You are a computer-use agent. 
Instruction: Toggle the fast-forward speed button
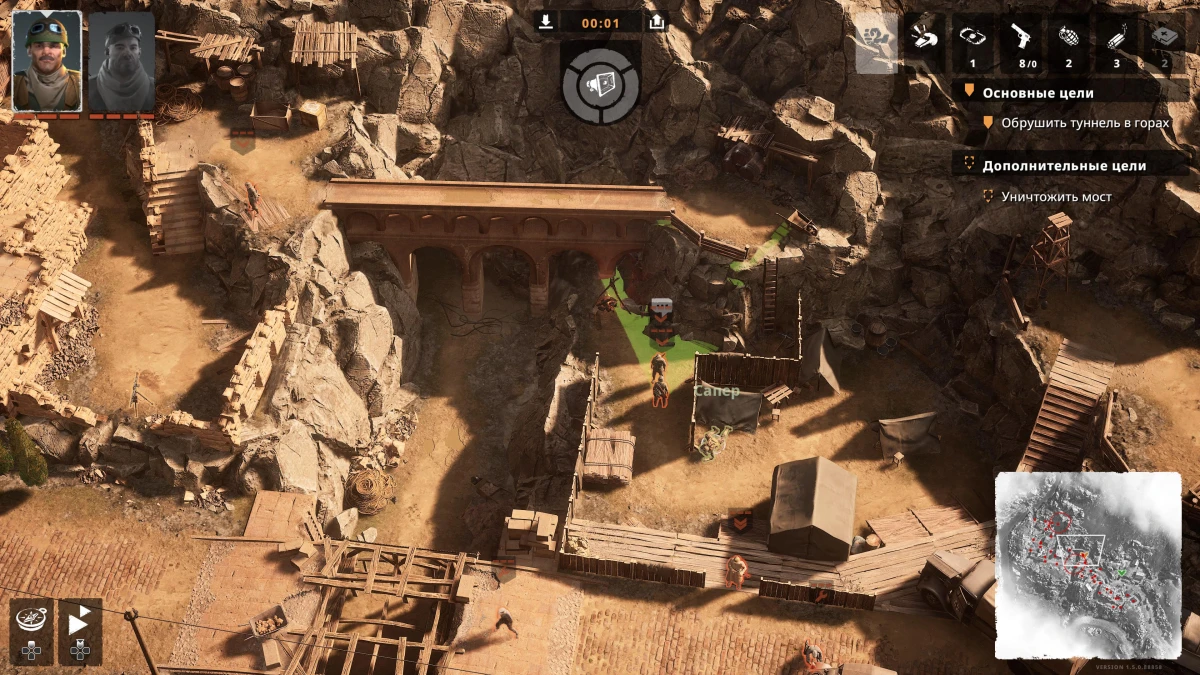click(80, 625)
